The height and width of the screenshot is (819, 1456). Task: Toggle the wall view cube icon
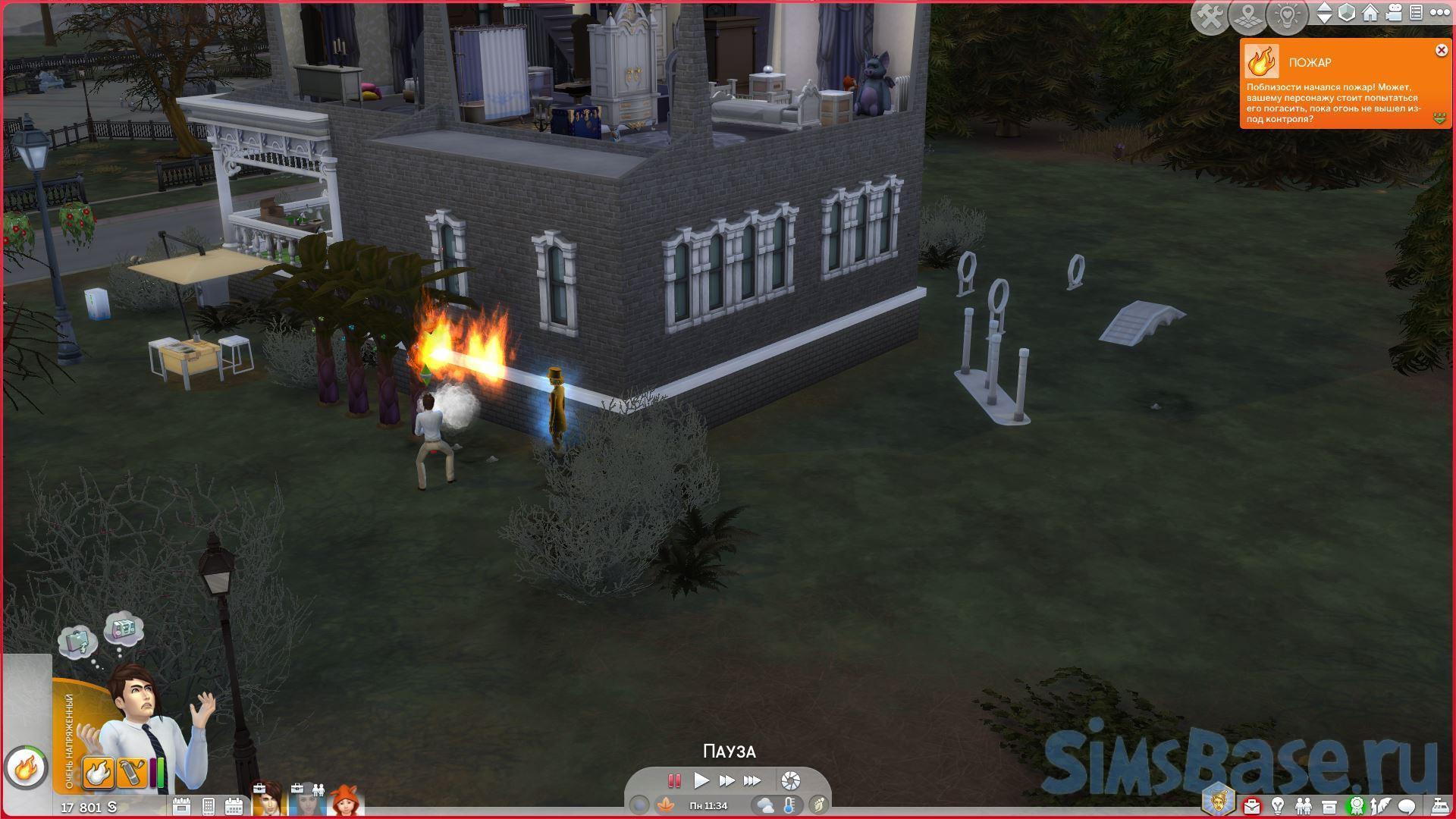tap(1347, 13)
